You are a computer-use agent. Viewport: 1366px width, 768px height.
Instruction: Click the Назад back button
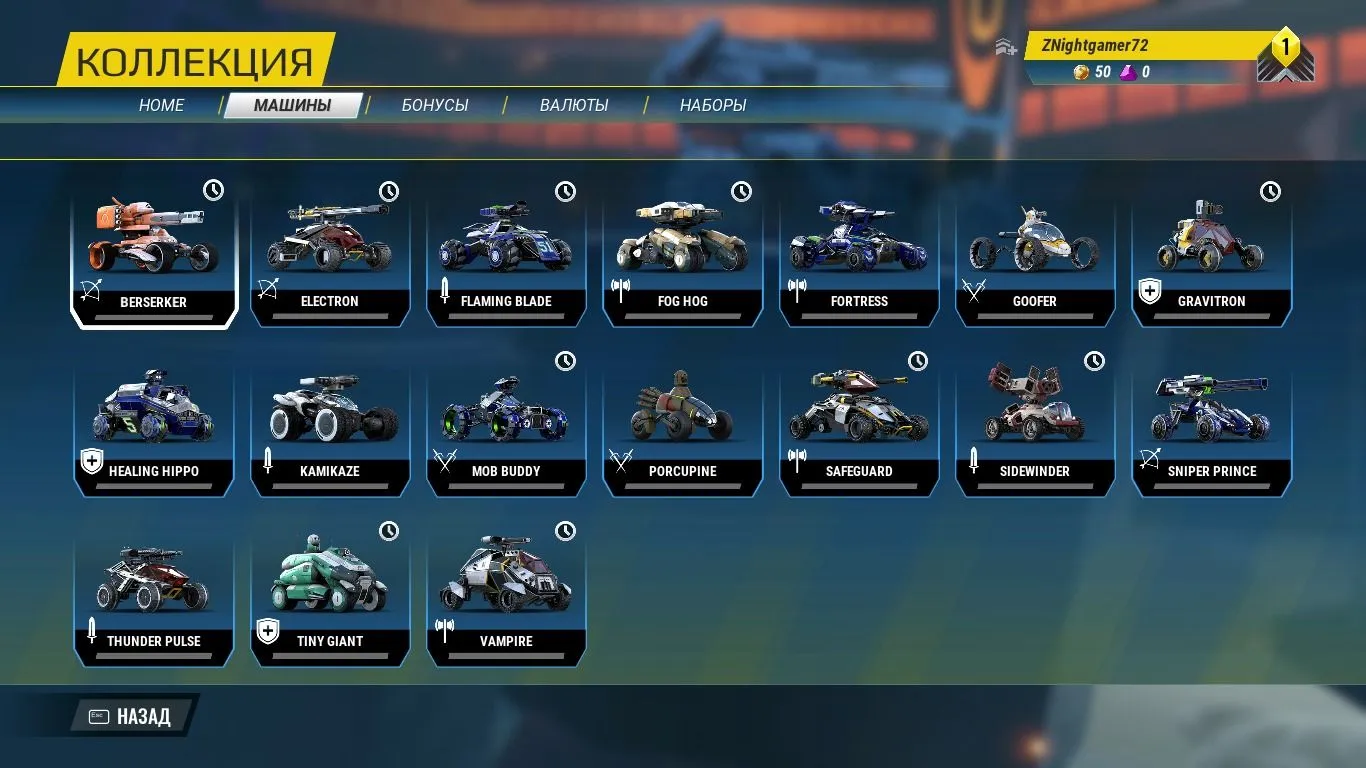coord(132,716)
